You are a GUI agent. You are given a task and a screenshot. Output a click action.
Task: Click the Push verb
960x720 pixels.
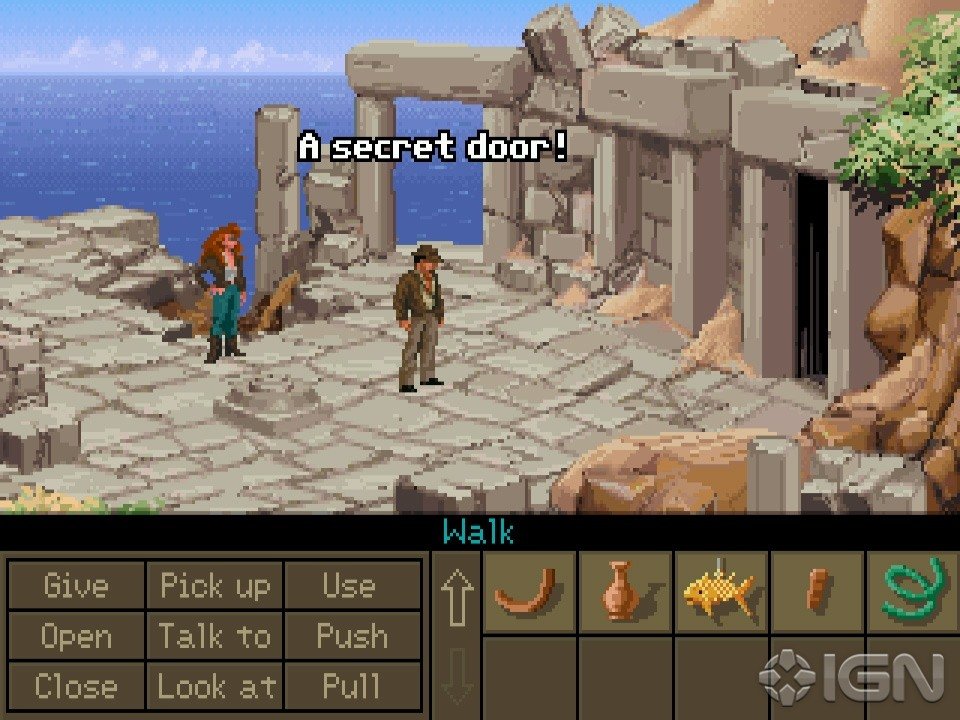point(351,636)
